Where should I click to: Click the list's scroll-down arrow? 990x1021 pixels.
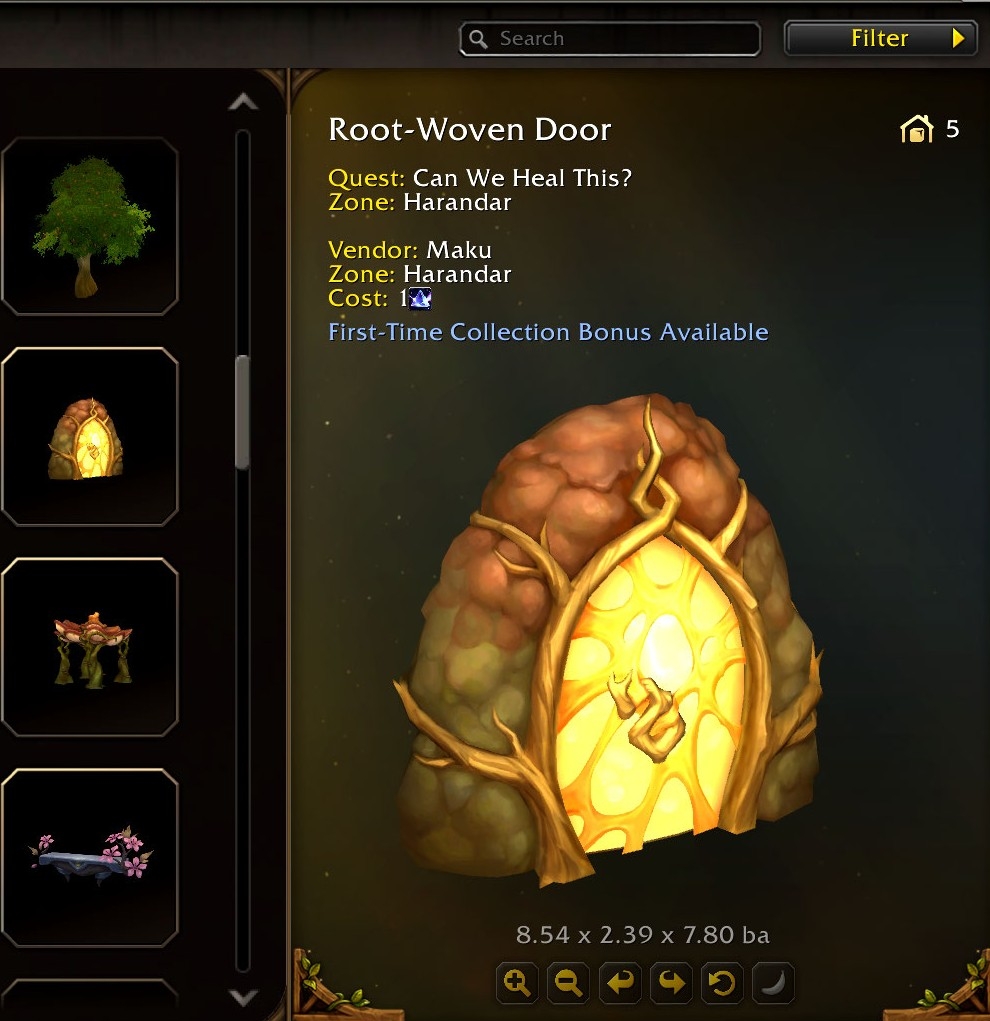point(243,997)
